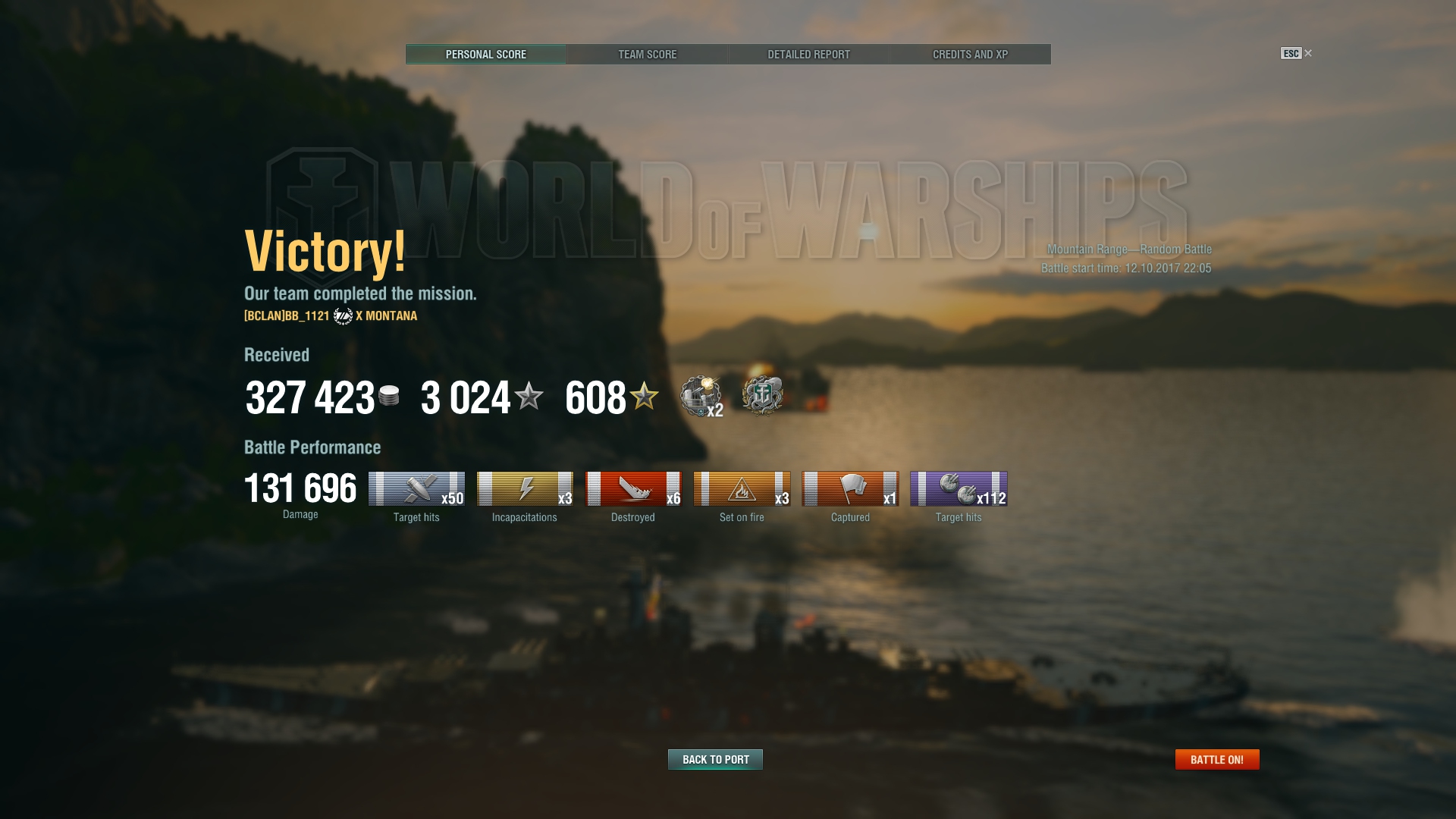Show the Detailed Report tab

(808, 55)
